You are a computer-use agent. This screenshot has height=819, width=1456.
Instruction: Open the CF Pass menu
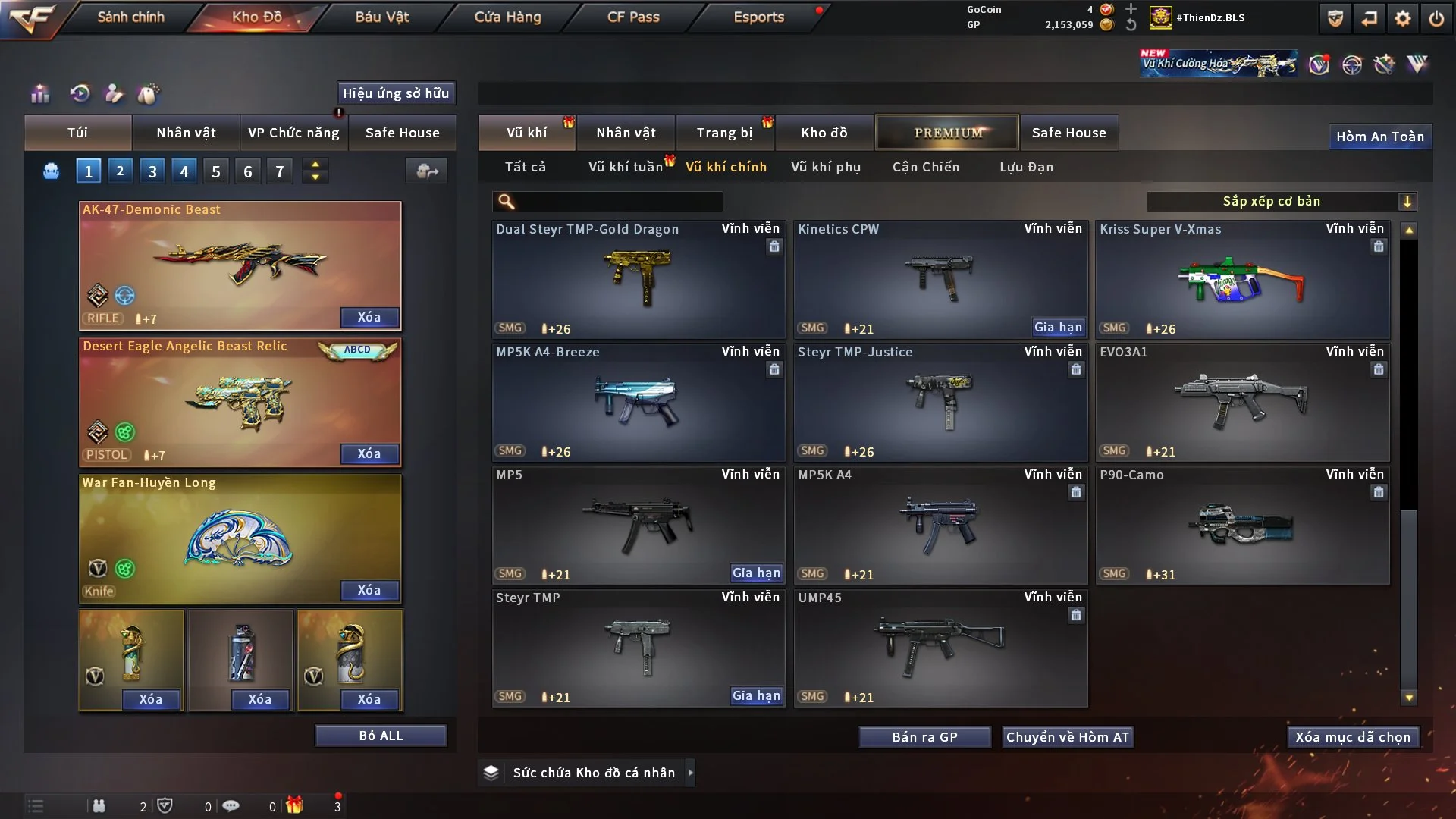tap(633, 17)
